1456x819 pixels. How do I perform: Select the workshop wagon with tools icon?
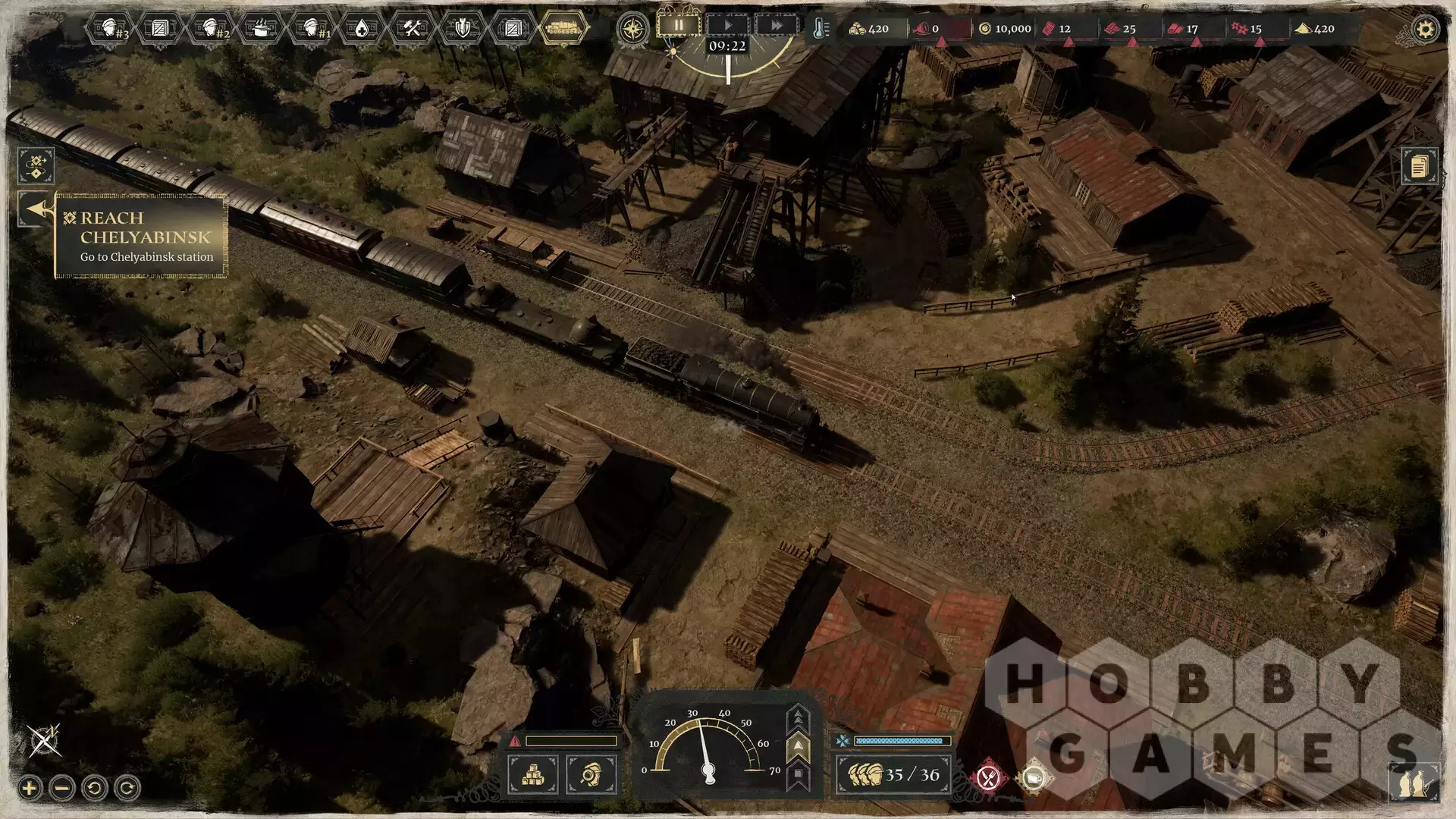pyautogui.click(x=412, y=29)
